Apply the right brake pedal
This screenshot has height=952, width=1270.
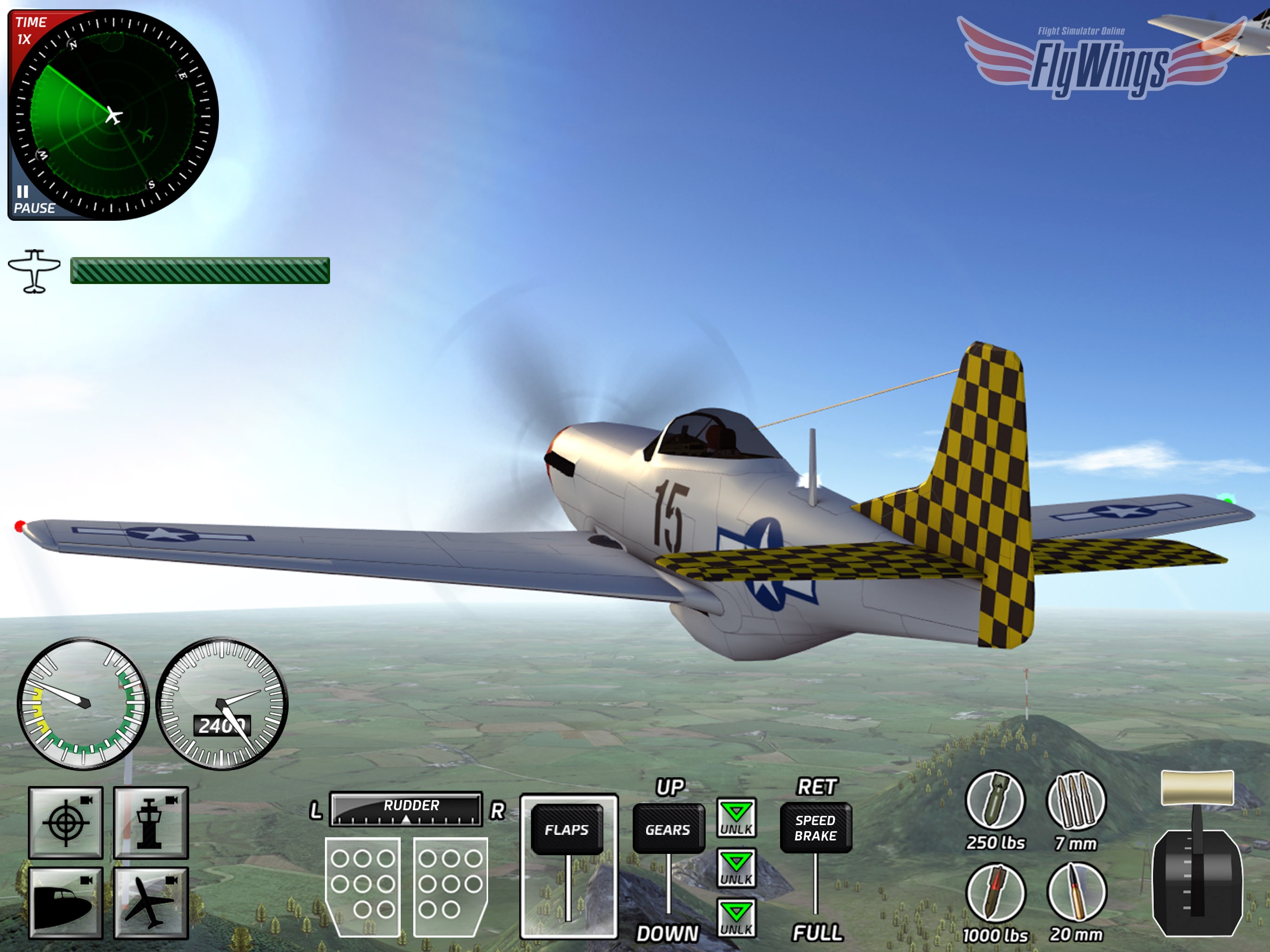point(450,886)
